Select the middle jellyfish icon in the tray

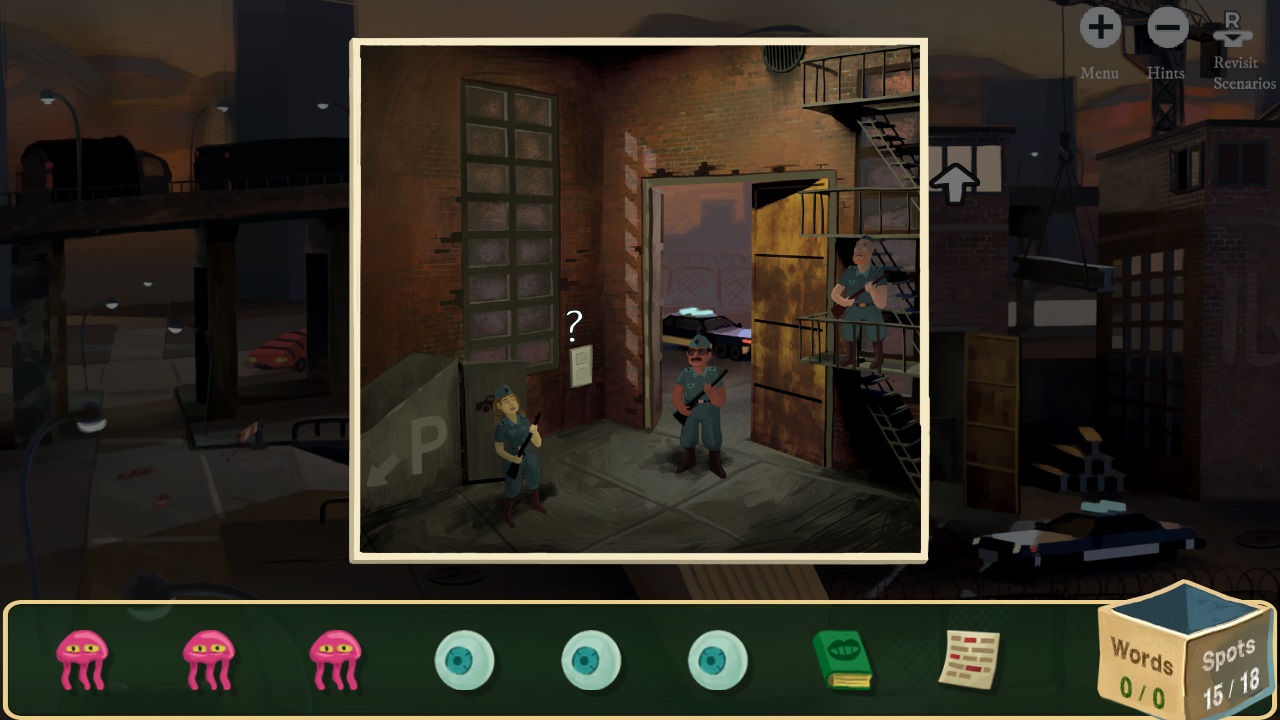point(210,658)
